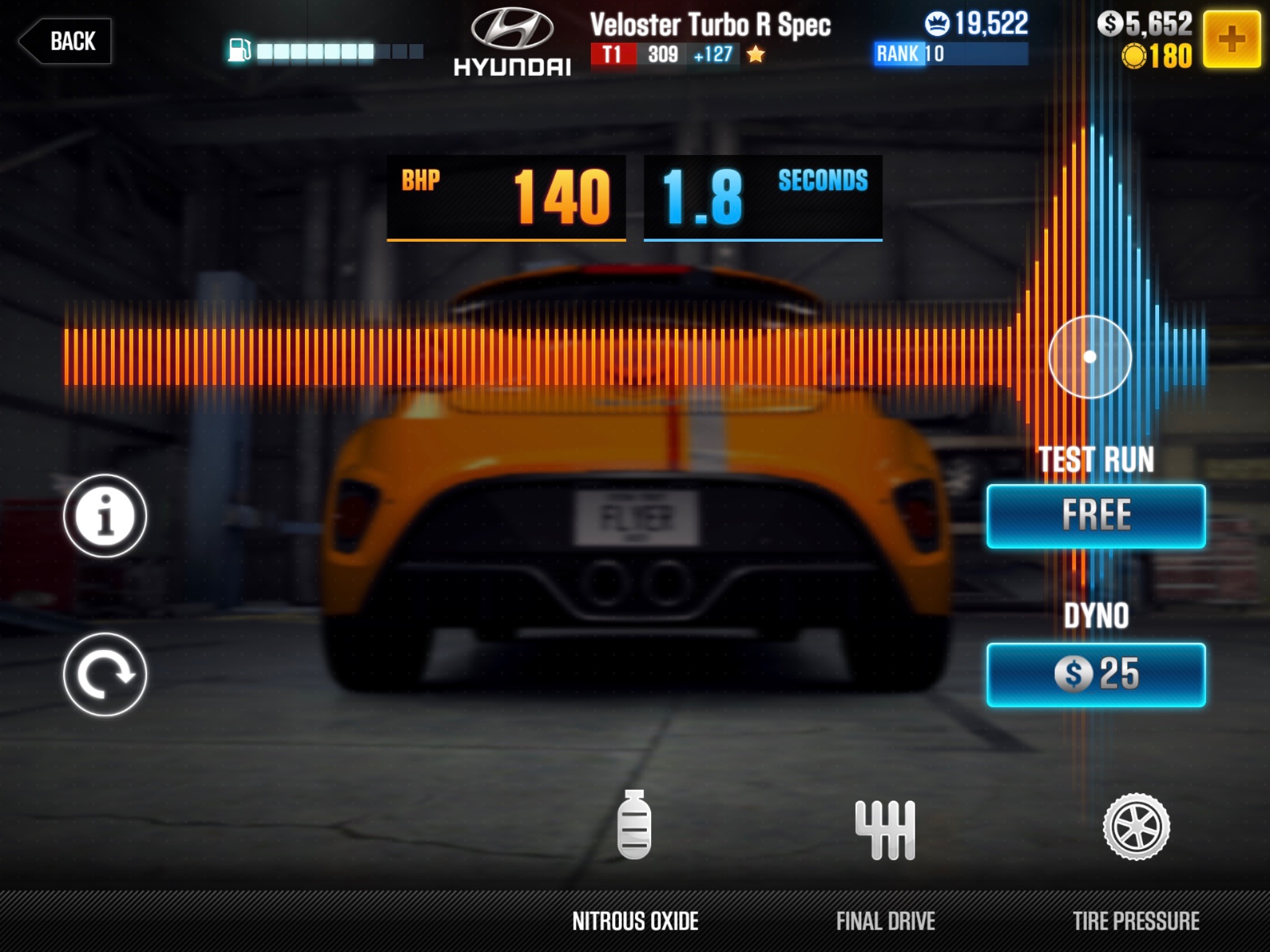Start the FREE test run
This screenshot has height=952, width=1270.
(1096, 516)
